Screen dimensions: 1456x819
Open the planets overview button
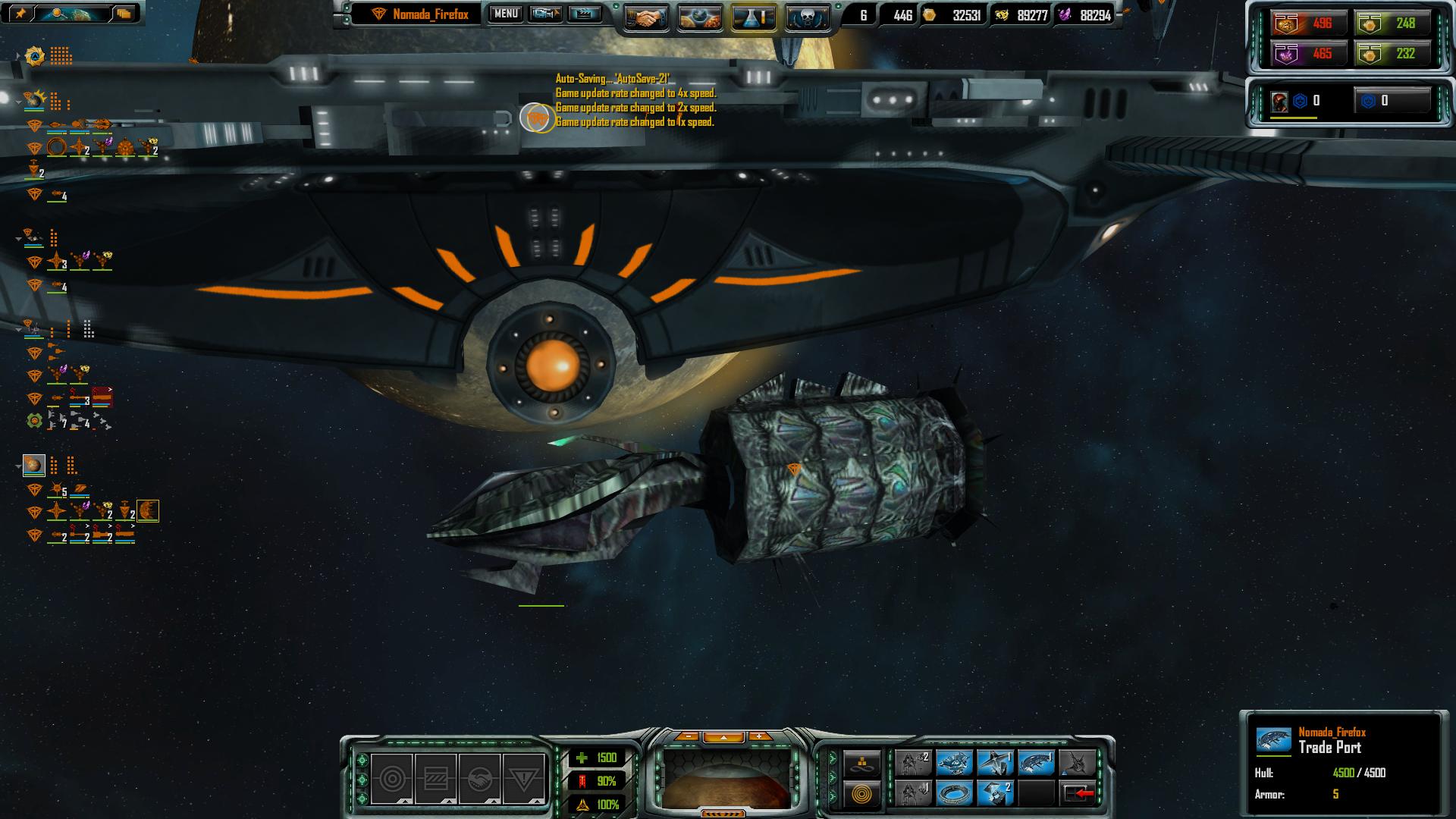(699, 17)
